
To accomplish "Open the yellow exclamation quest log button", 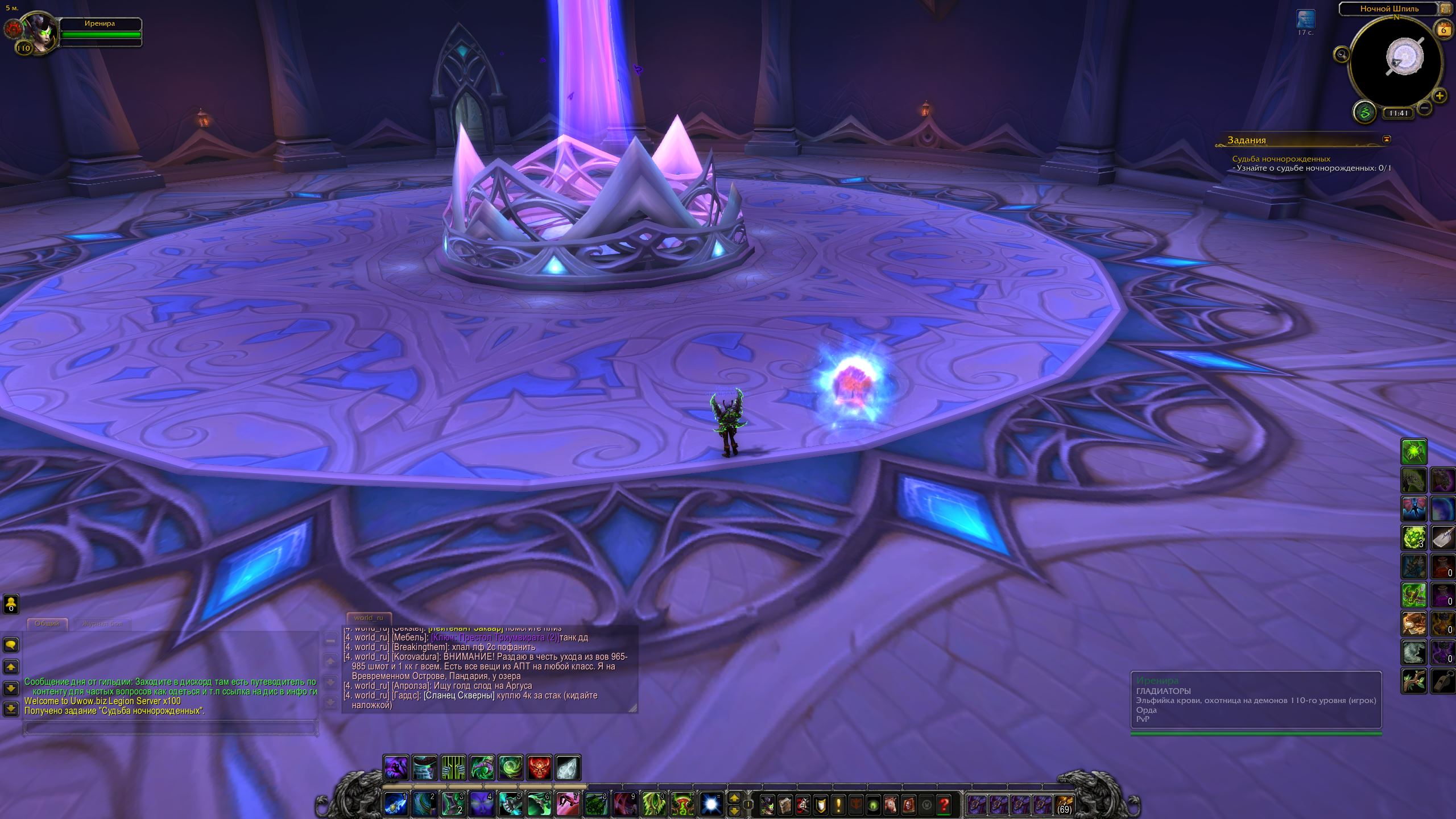I will coord(838,805).
